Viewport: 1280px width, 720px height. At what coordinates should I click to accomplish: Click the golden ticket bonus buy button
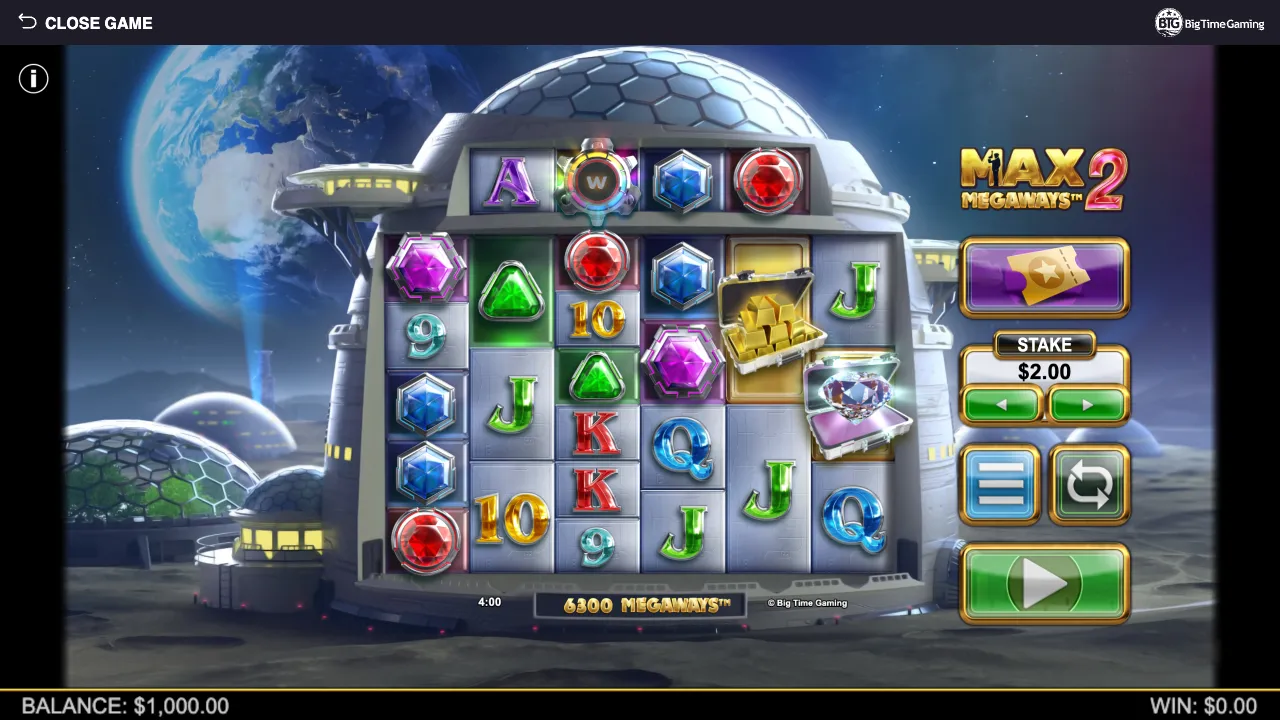(1044, 277)
